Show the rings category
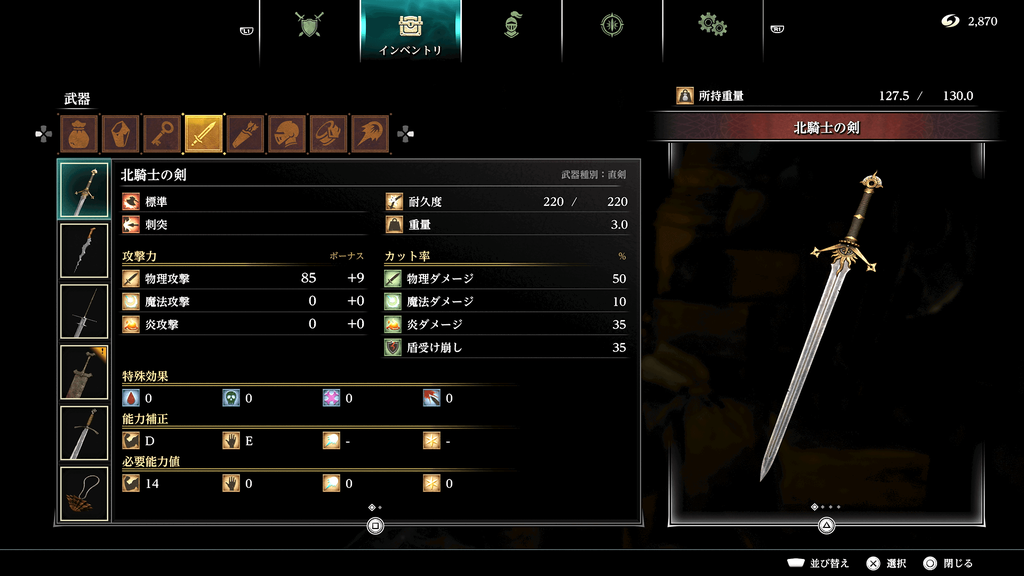This screenshot has height=576, width=1024. (x=329, y=134)
